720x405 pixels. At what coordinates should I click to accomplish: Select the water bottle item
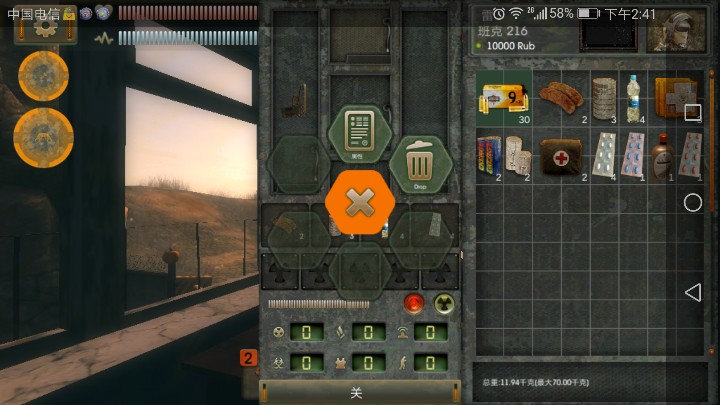point(633,97)
